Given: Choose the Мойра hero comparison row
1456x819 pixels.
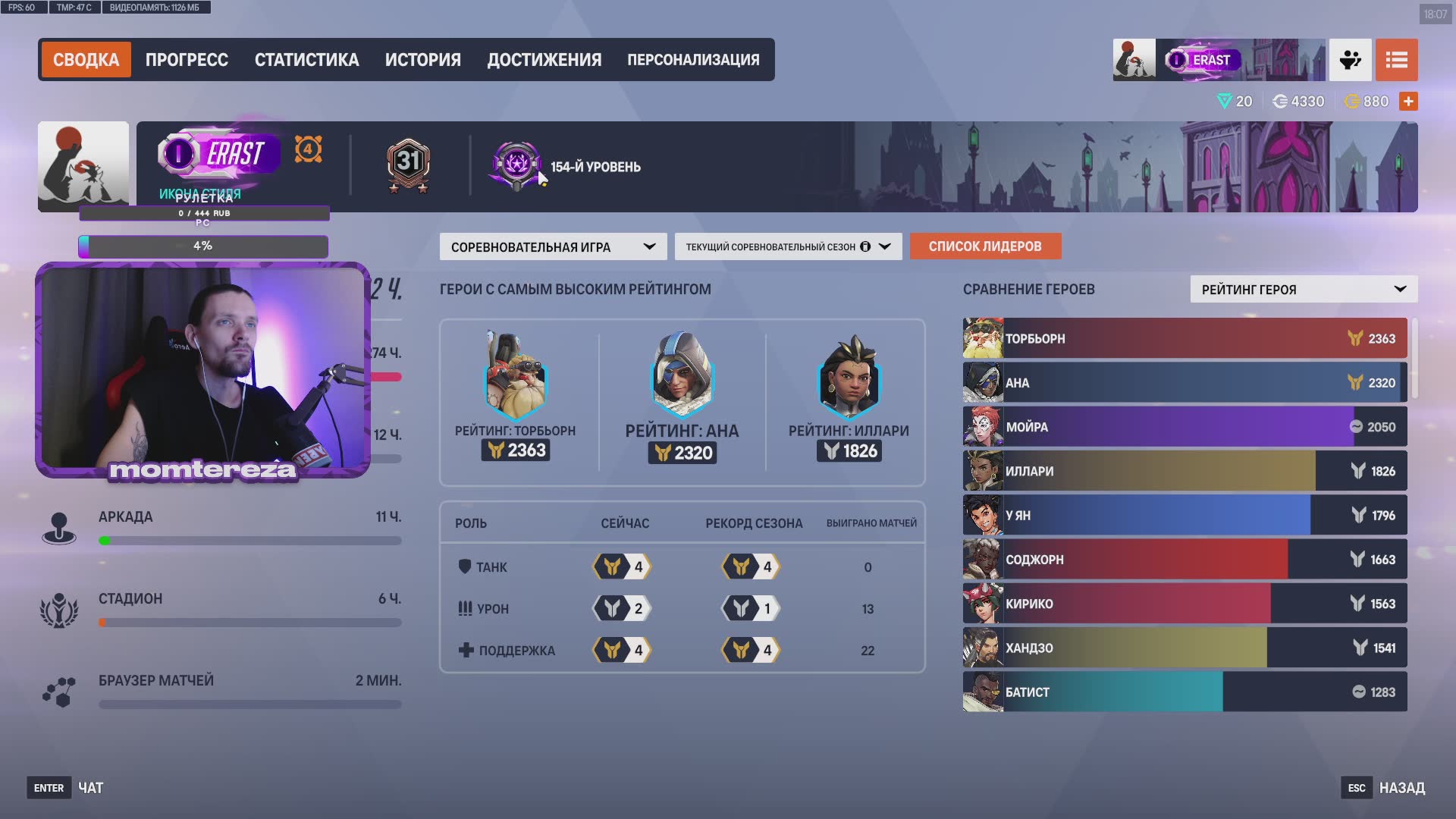Looking at the screenshot, I should click(x=1185, y=427).
